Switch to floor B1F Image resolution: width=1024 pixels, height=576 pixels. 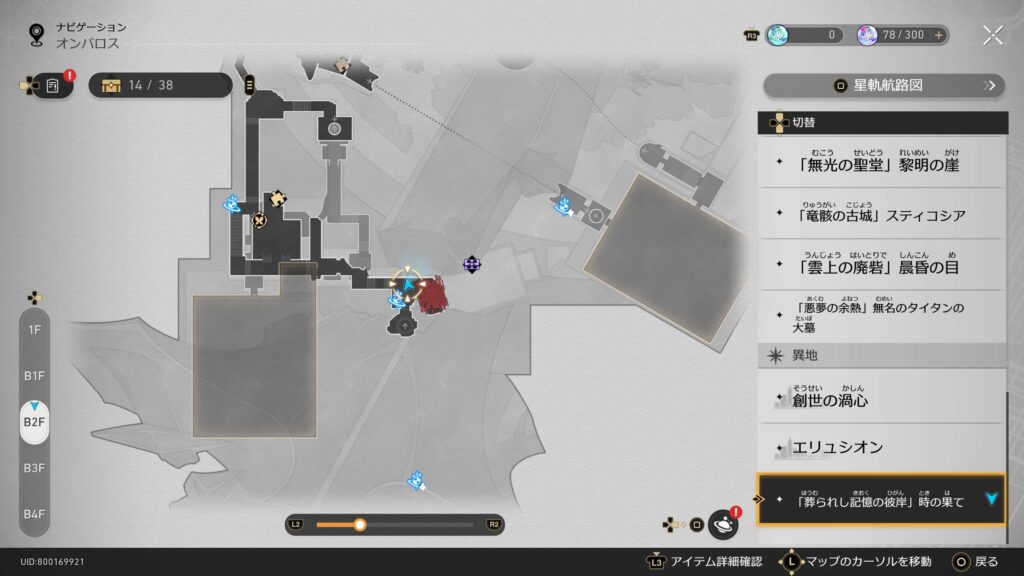pos(34,375)
